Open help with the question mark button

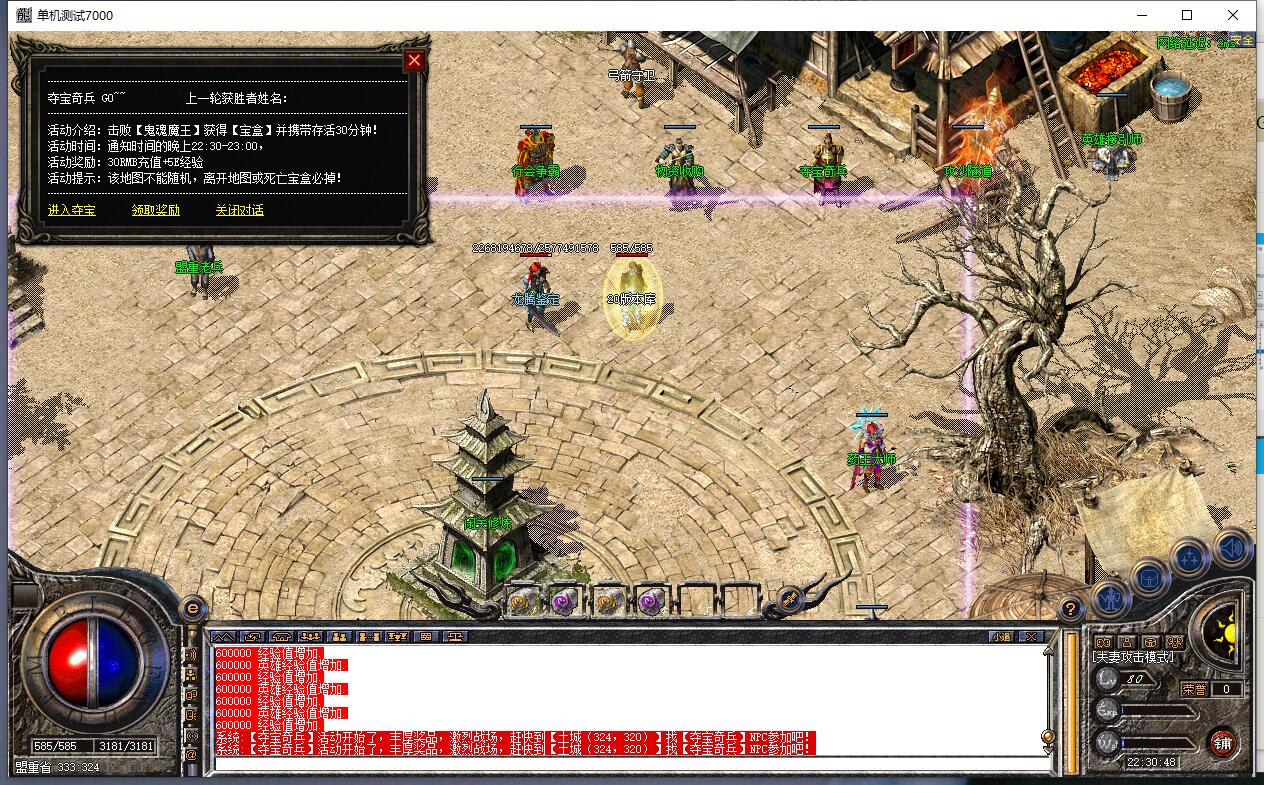point(1071,607)
